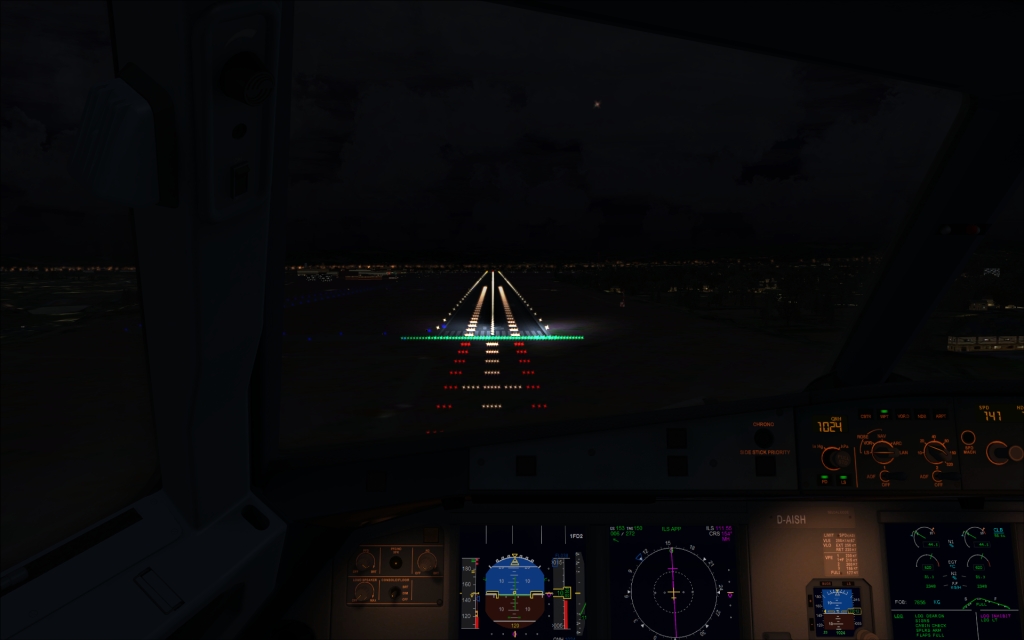Click the SPD/MACH changeover button

tap(967, 438)
